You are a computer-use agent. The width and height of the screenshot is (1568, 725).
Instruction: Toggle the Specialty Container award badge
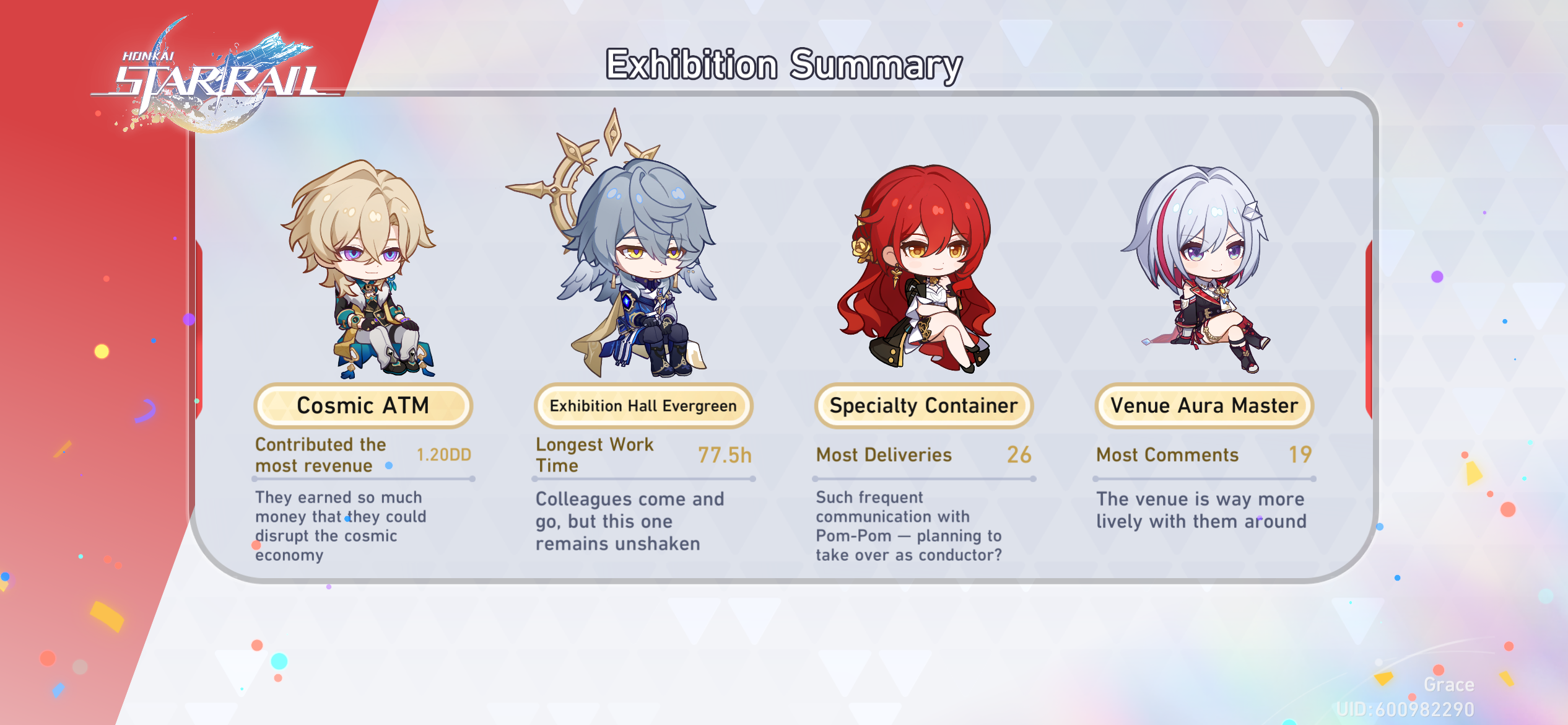pos(923,406)
